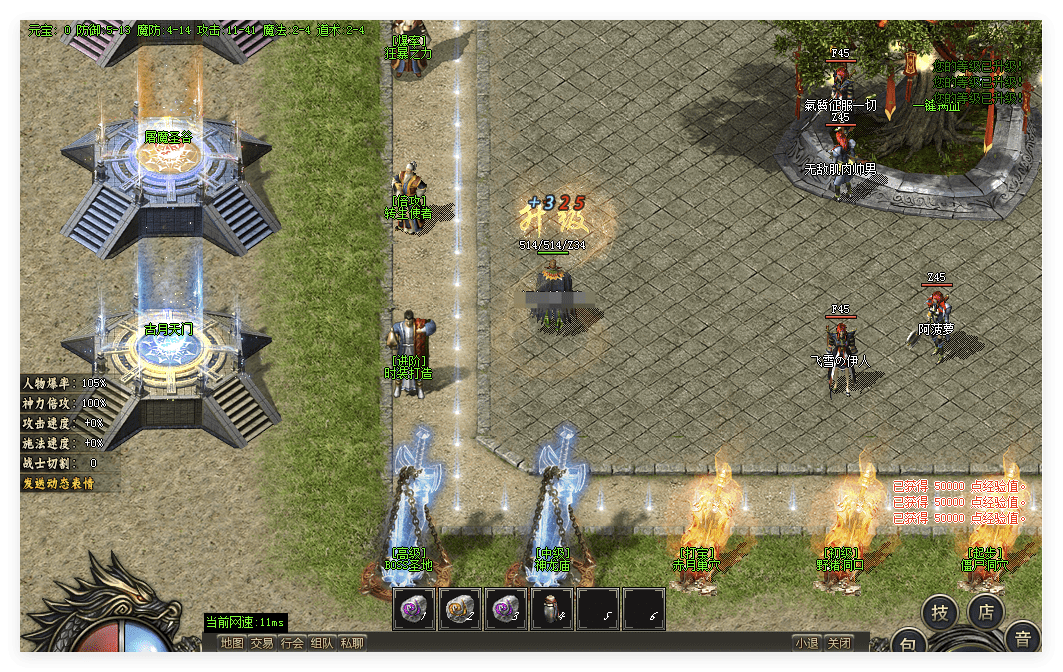
Task: Click 发送动态表情 to send an emote
Action: (x=58, y=483)
